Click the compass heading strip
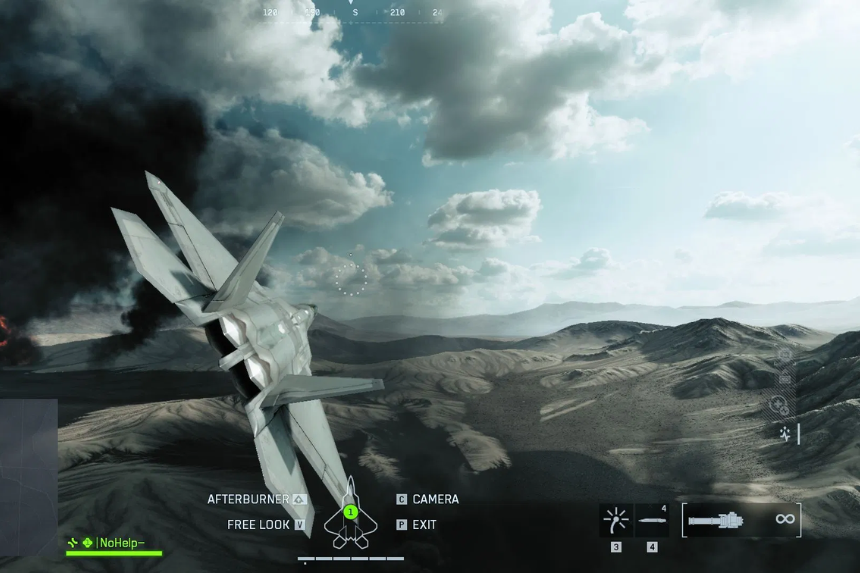 [350, 12]
